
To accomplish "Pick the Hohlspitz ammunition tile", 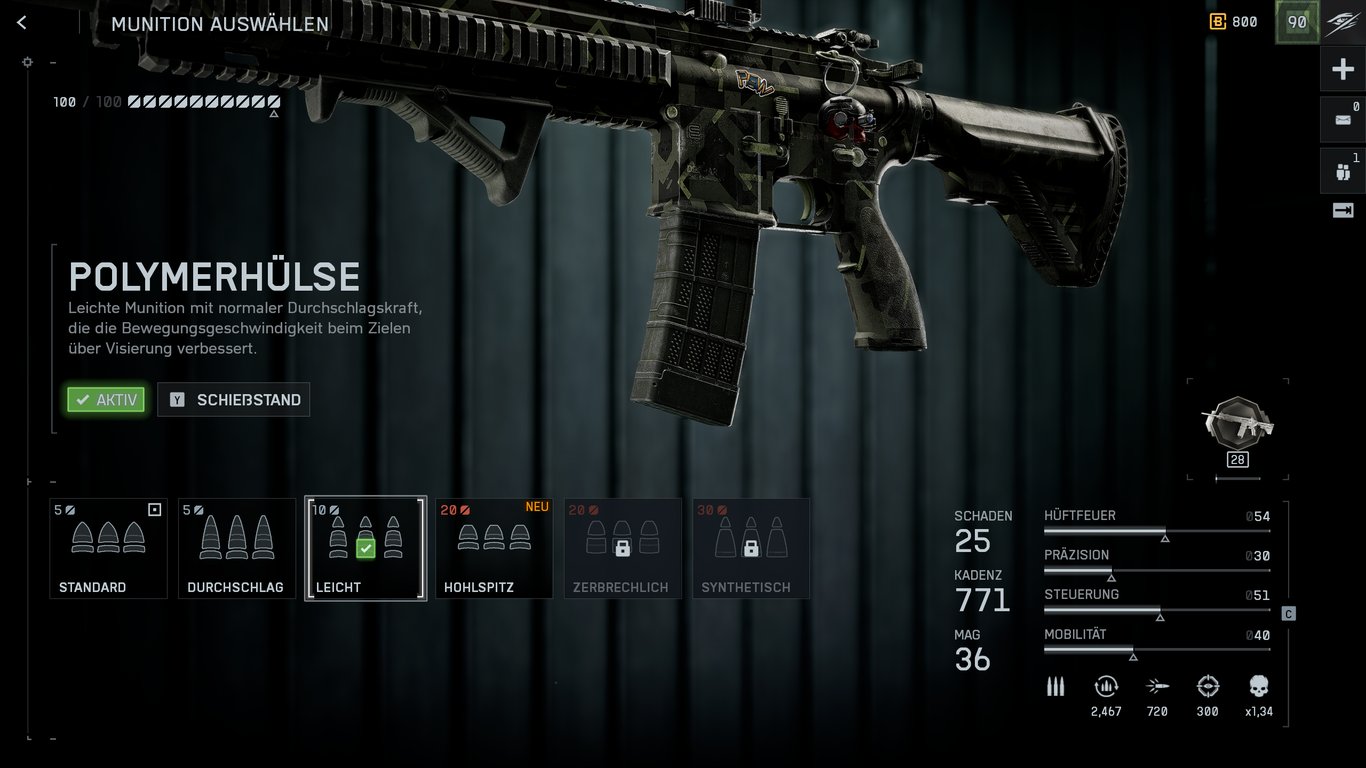I will click(x=494, y=548).
